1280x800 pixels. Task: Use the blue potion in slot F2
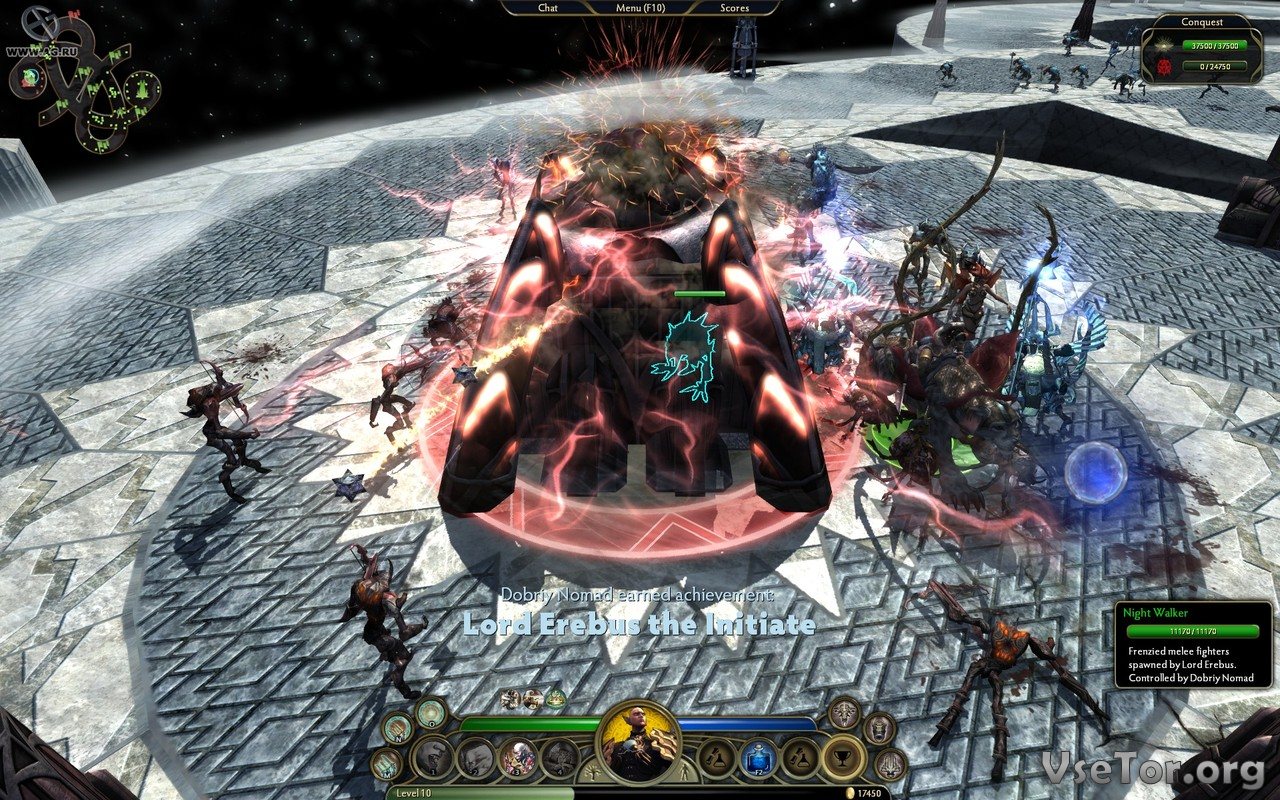(x=759, y=758)
